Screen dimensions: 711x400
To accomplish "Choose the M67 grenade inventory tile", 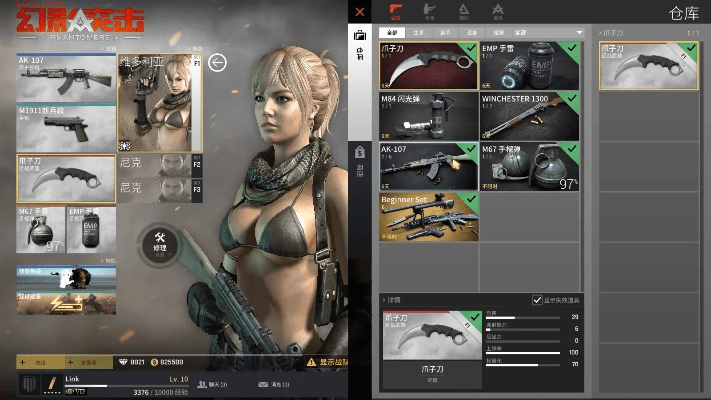I will 528,165.
